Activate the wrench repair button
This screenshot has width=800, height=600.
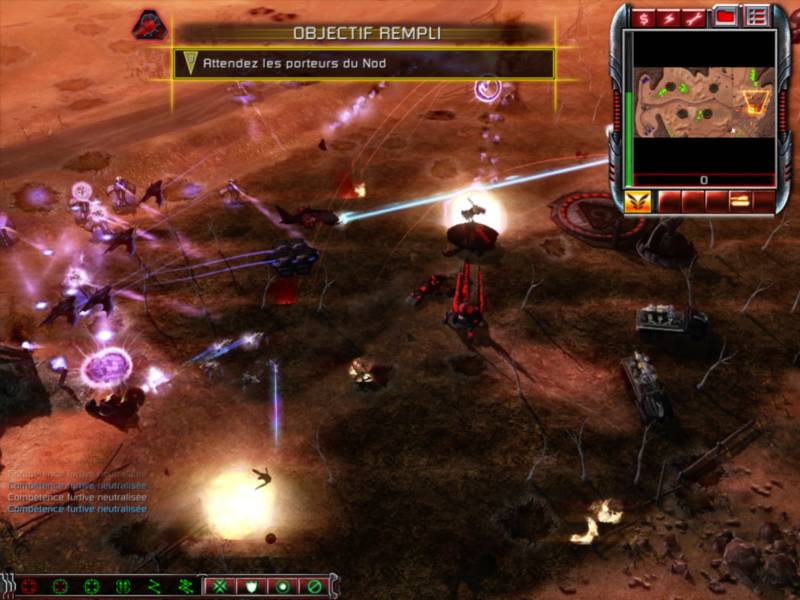[x=696, y=18]
